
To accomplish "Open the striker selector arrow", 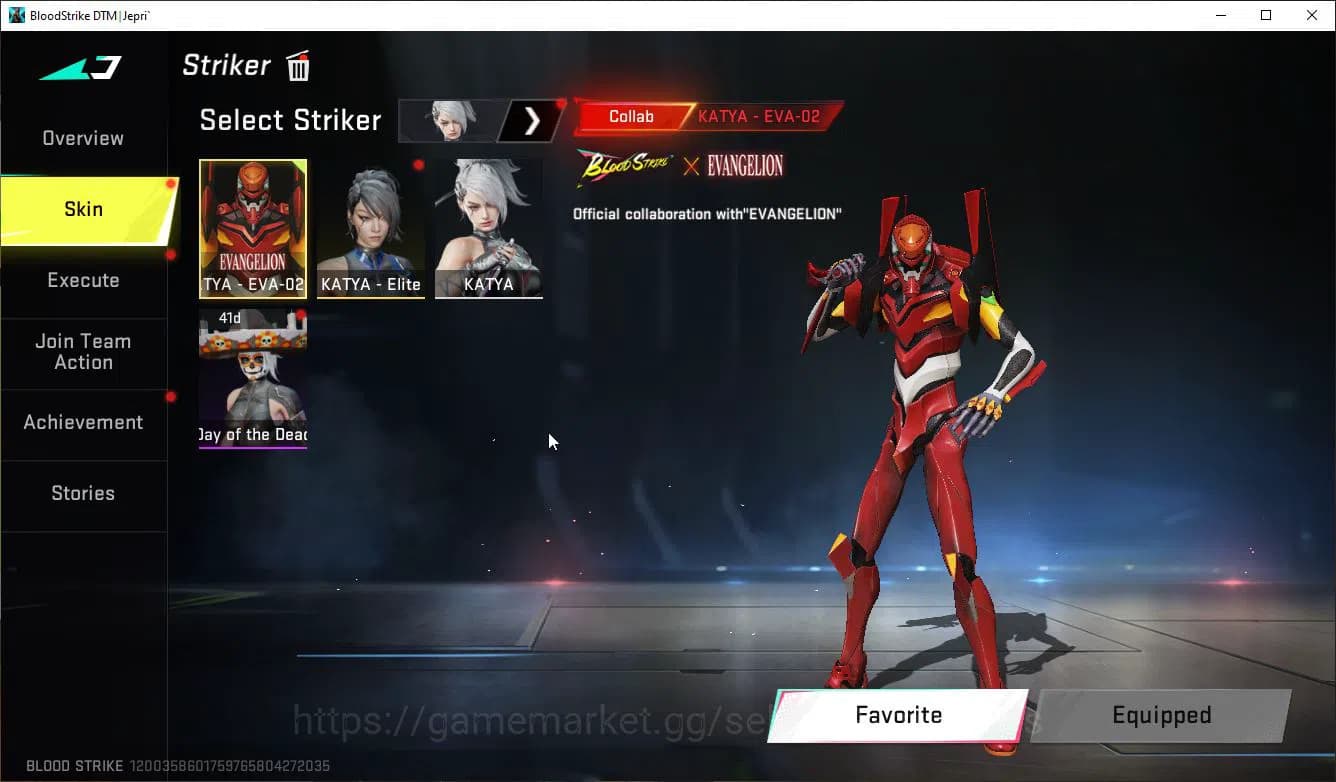I will click(x=532, y=121).
